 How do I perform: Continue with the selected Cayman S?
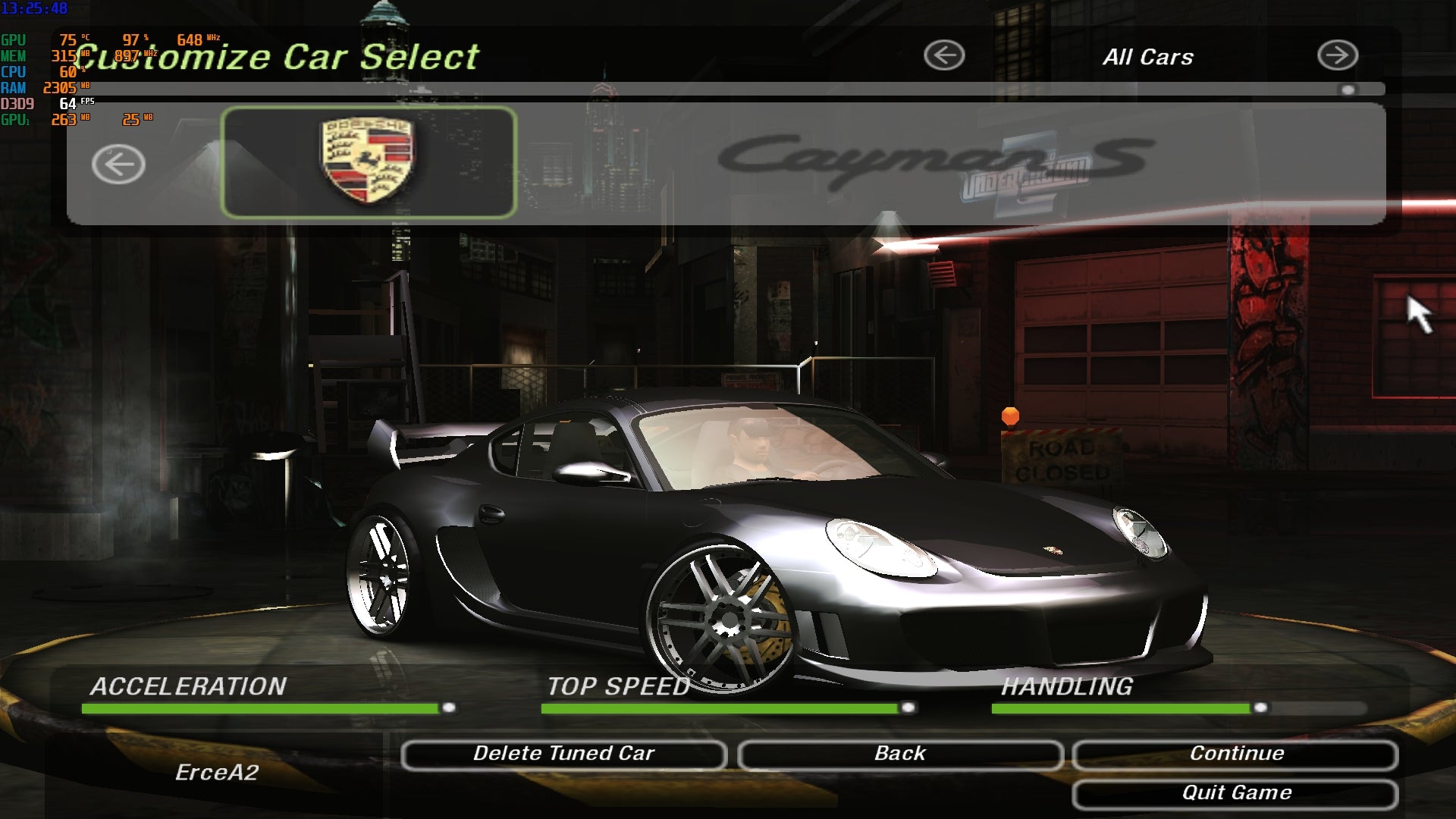[1235, 755]
